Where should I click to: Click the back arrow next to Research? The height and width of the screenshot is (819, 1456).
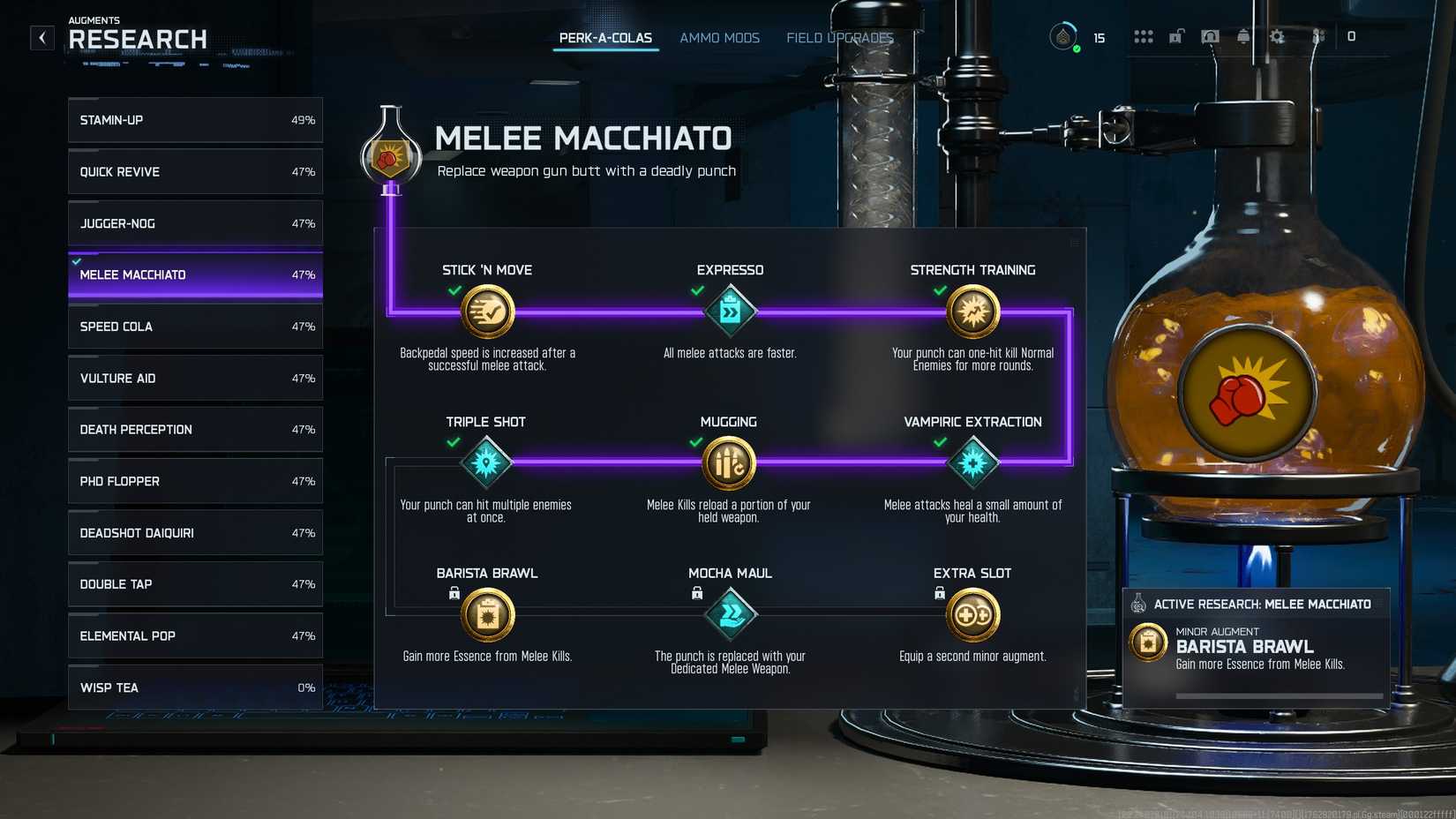(41, 37)
